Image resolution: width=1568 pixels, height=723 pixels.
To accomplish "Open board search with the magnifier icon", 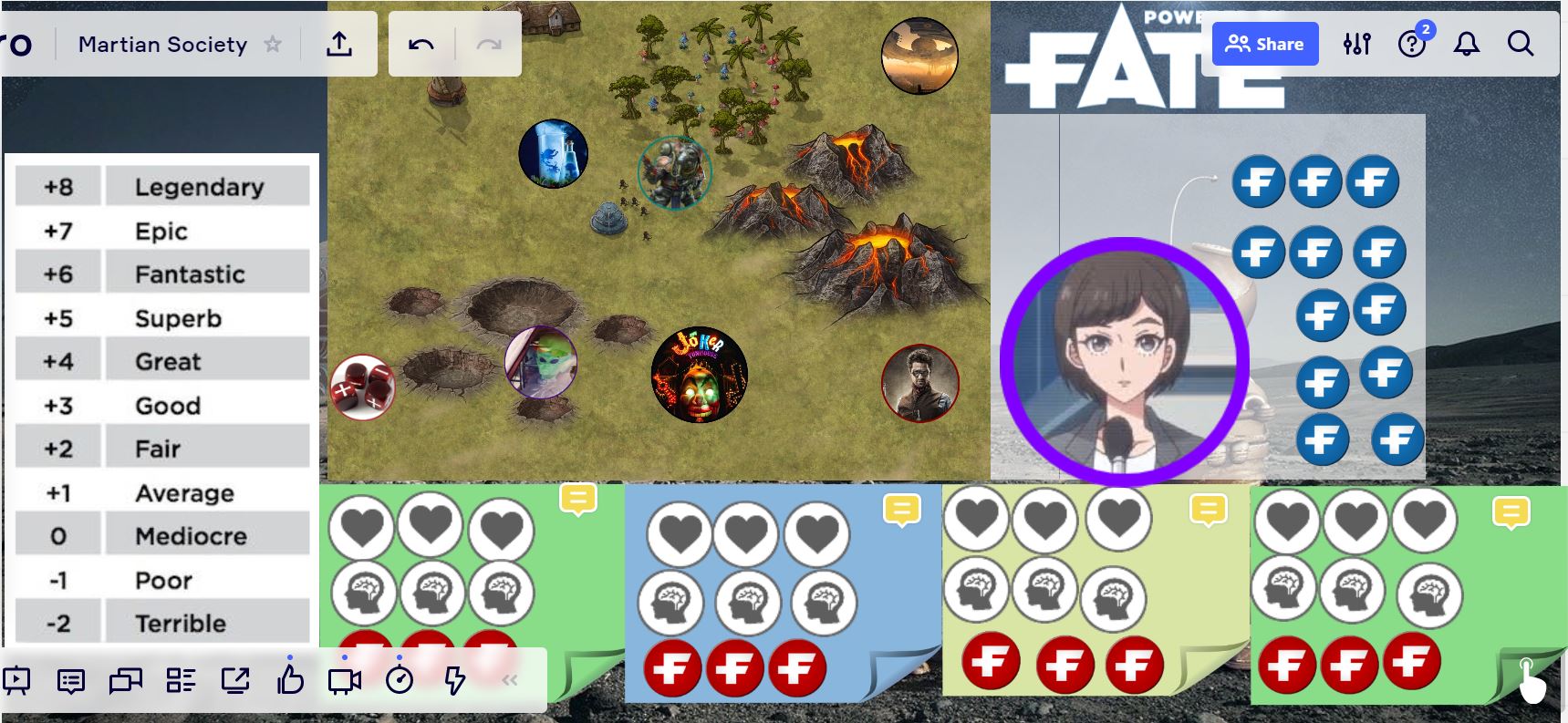I will click(1520, 43).
